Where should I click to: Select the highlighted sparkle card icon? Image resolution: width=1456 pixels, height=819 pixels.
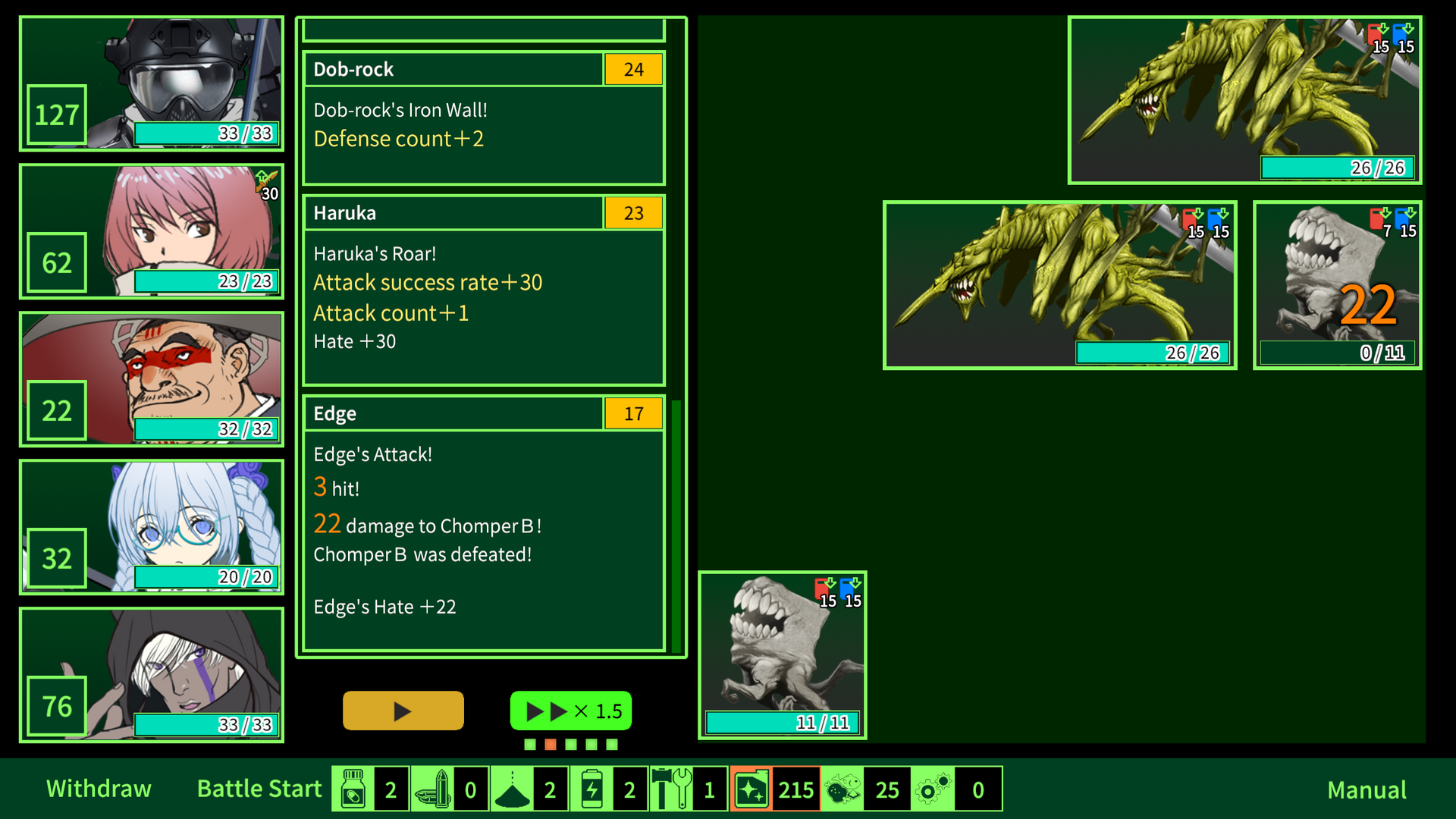751,789
